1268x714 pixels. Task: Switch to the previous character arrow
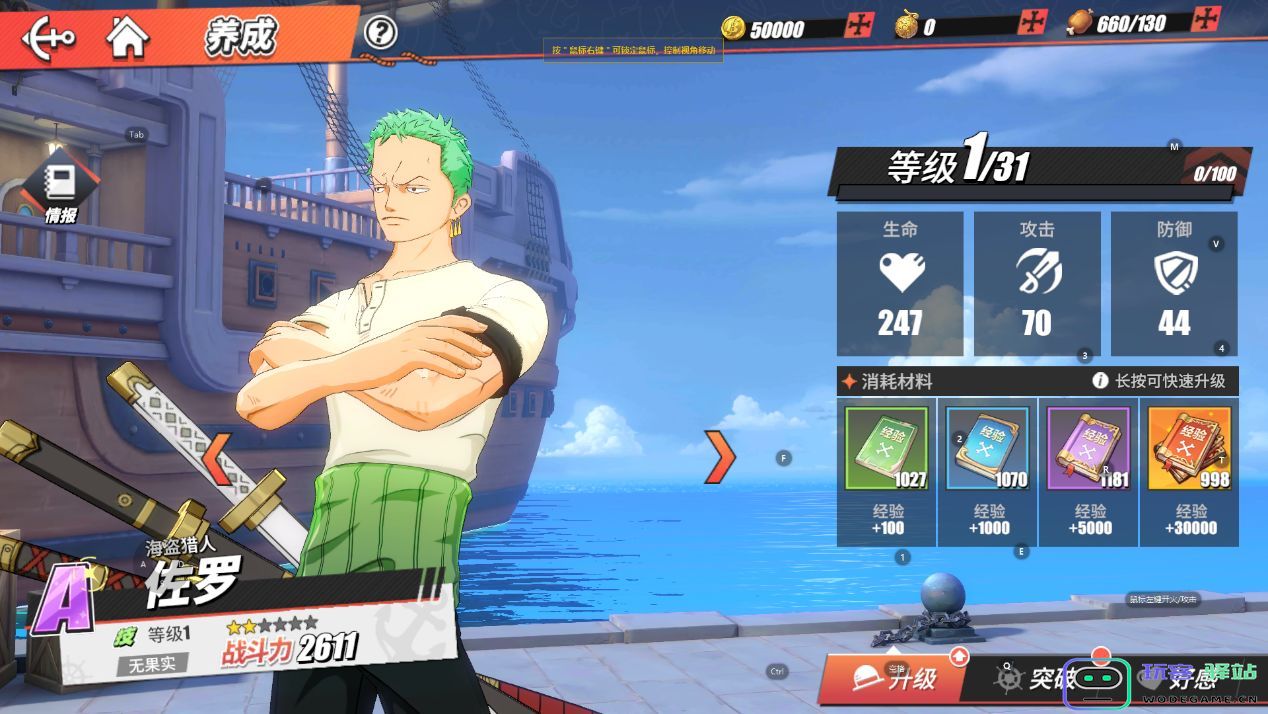click(x=219, y=457)
